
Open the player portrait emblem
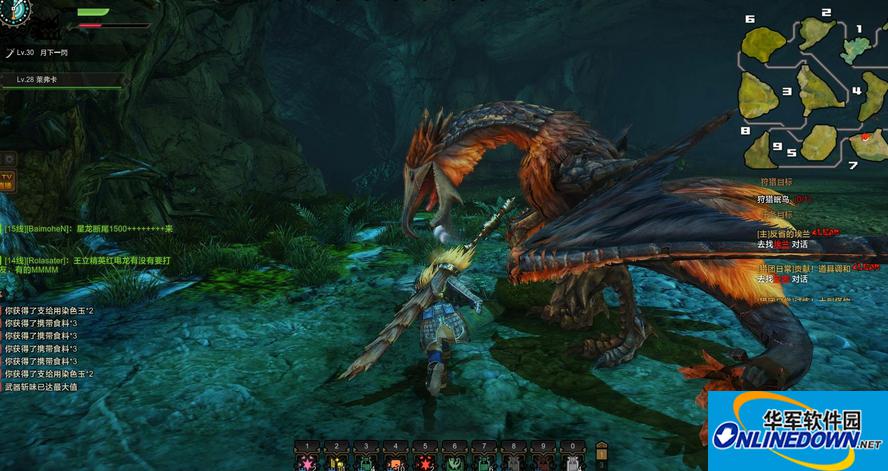pyautogui.click(x=17, y=10)
